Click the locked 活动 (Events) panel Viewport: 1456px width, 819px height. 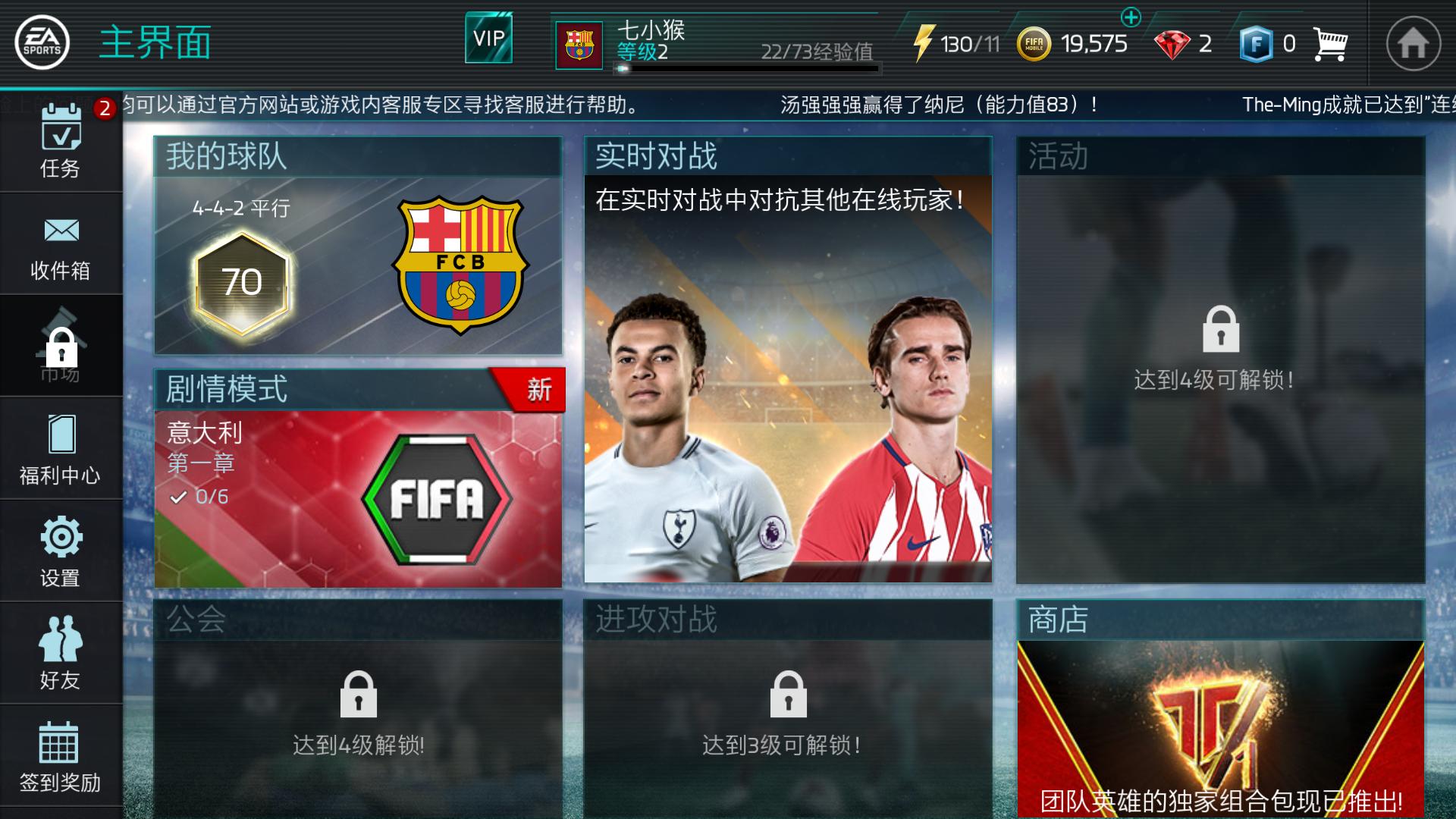tap(1221, 356)
